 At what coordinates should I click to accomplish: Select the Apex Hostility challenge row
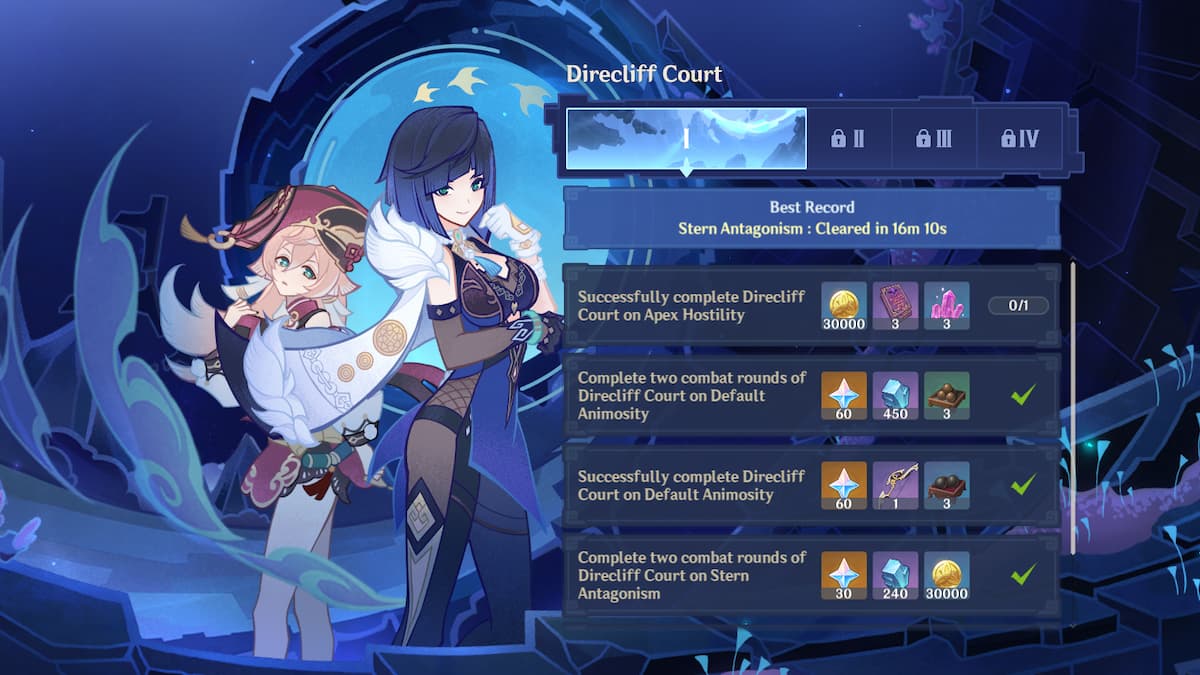click(x=688, y=305)
